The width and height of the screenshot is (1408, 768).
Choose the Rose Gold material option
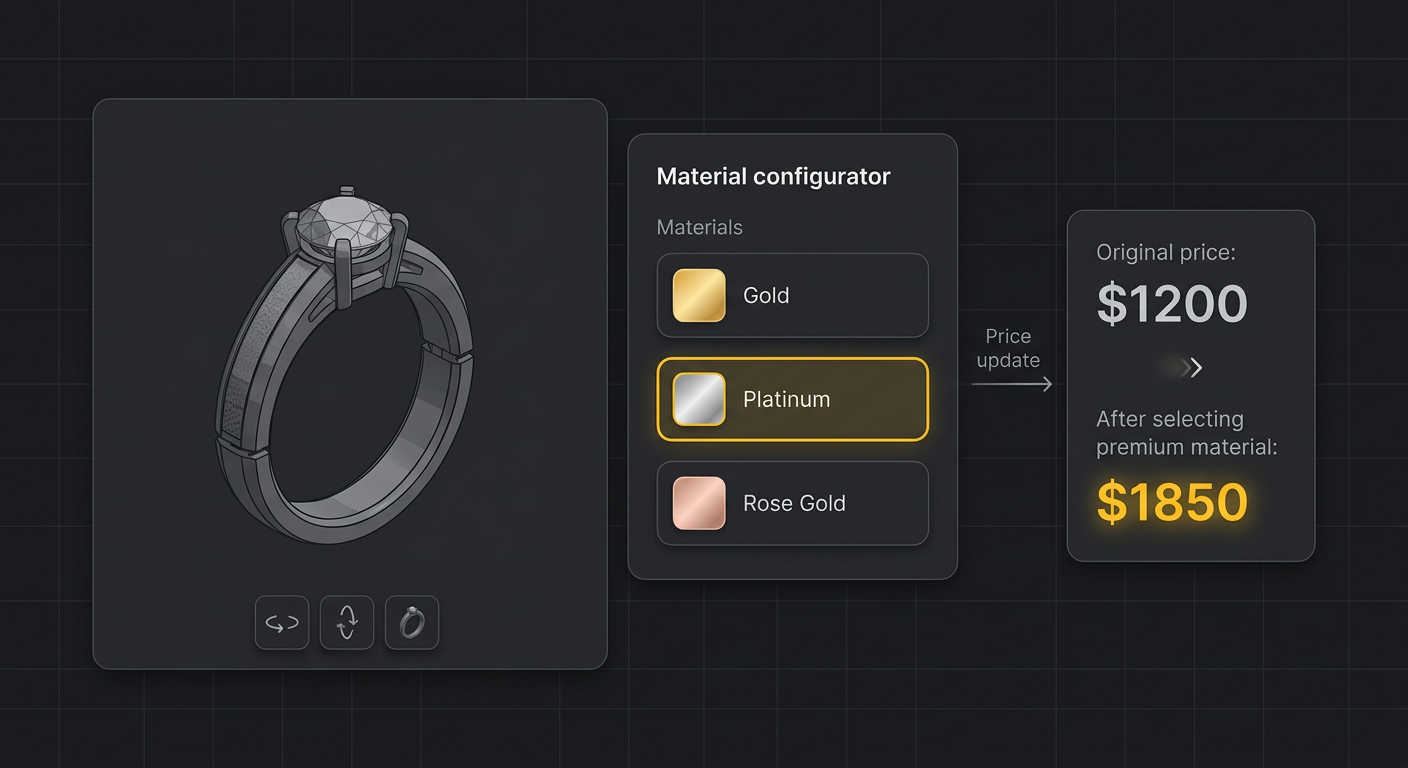(x=792, y=503)
